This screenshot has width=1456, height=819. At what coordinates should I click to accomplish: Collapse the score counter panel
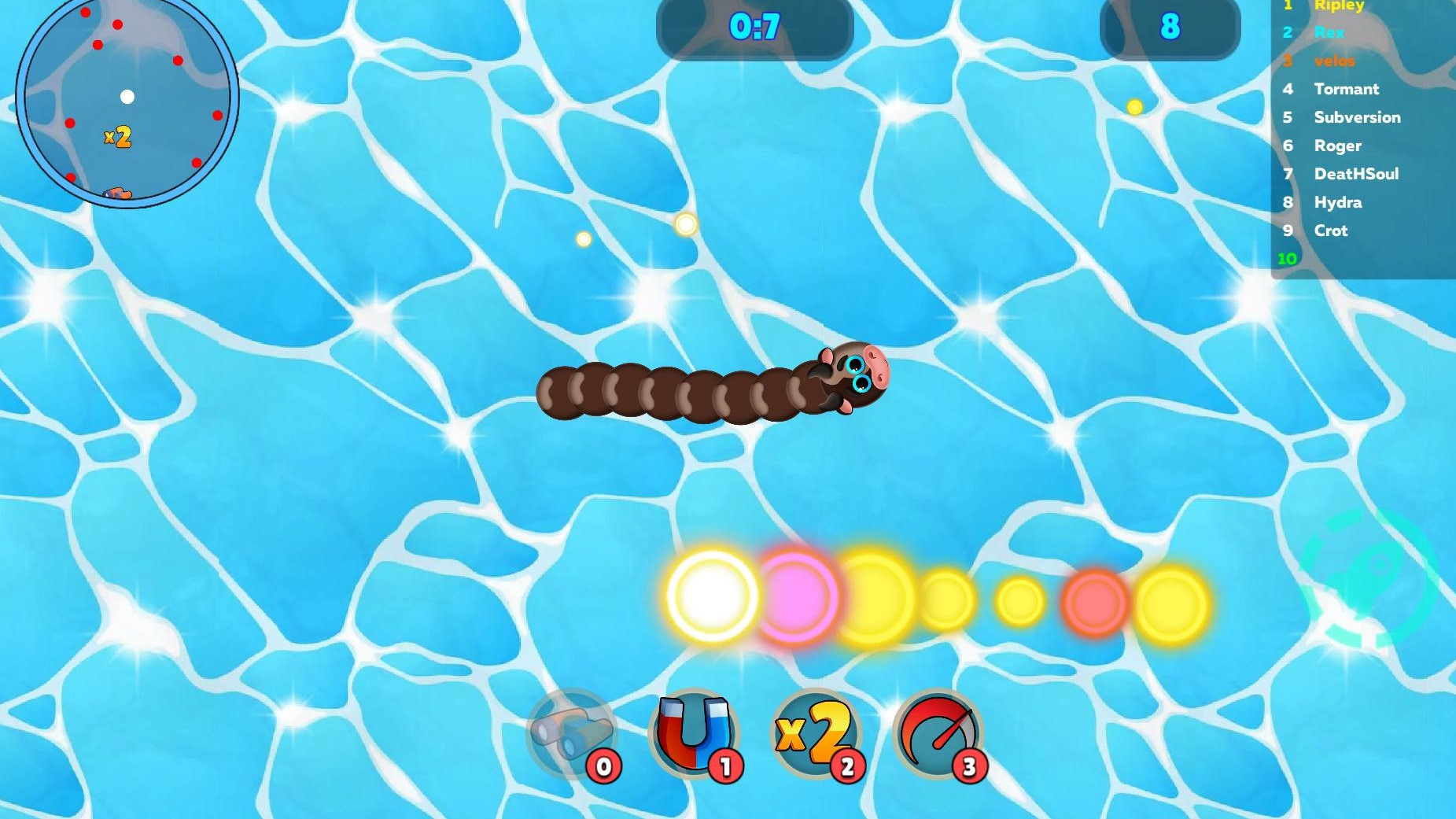click(1170, 29)
